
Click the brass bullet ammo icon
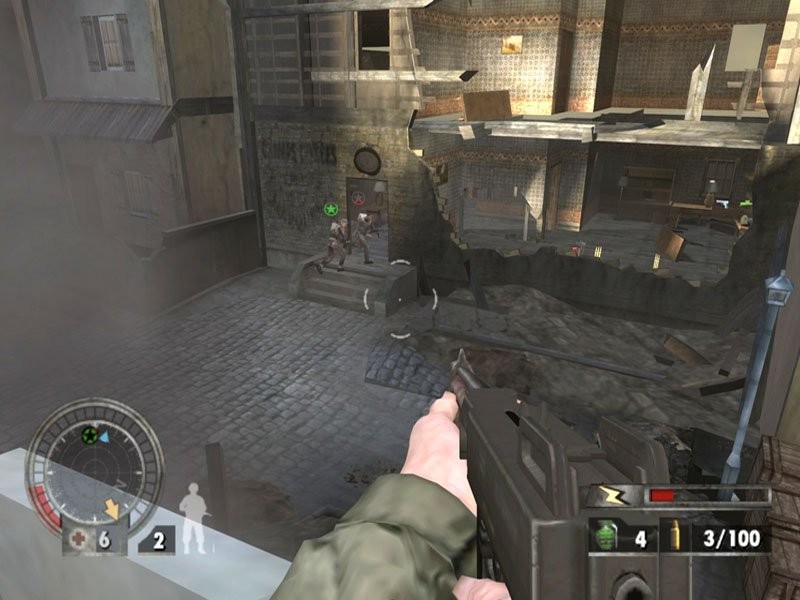[677, 537]
